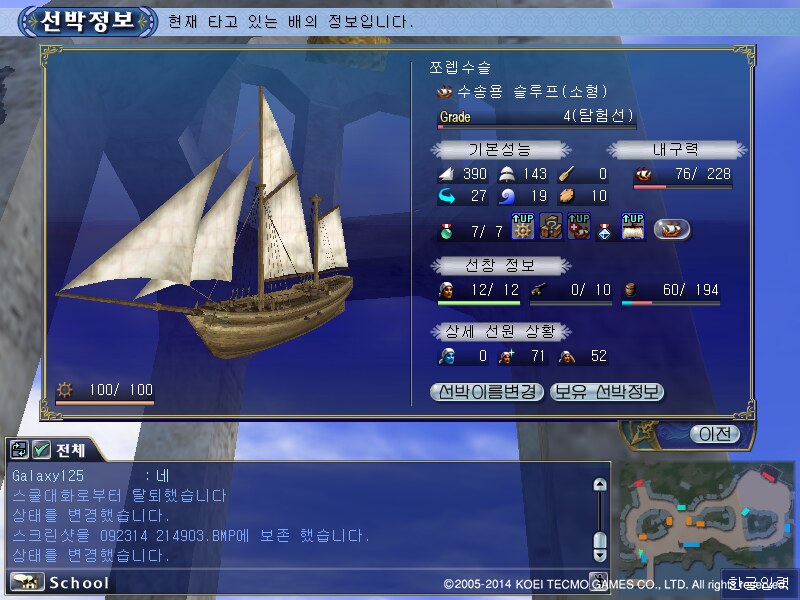Screen dimensions: 800x600
Task: Click the 선박이름변경 (rename ship) button
Action: [487, 392]
